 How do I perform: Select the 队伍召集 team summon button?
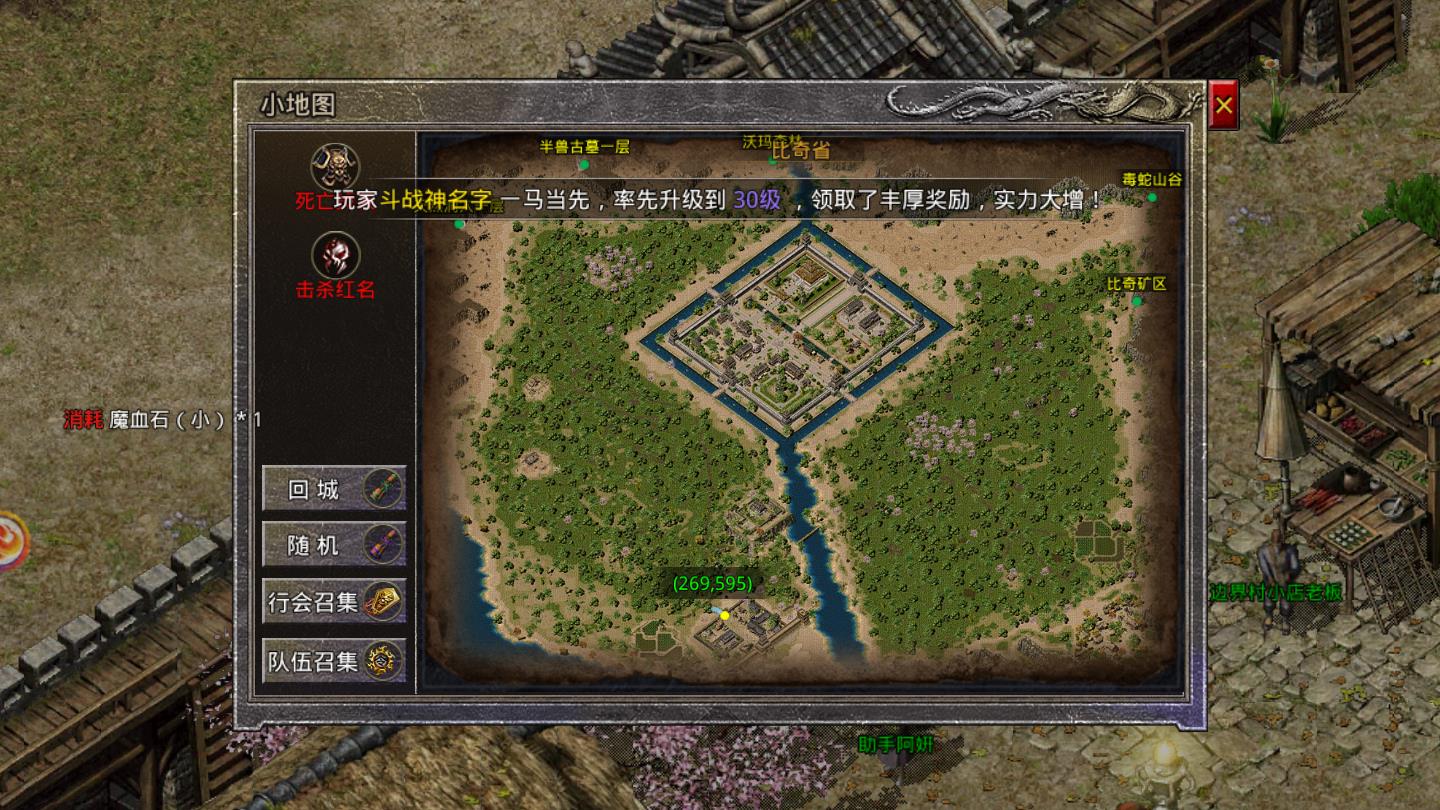coord(334,660)
